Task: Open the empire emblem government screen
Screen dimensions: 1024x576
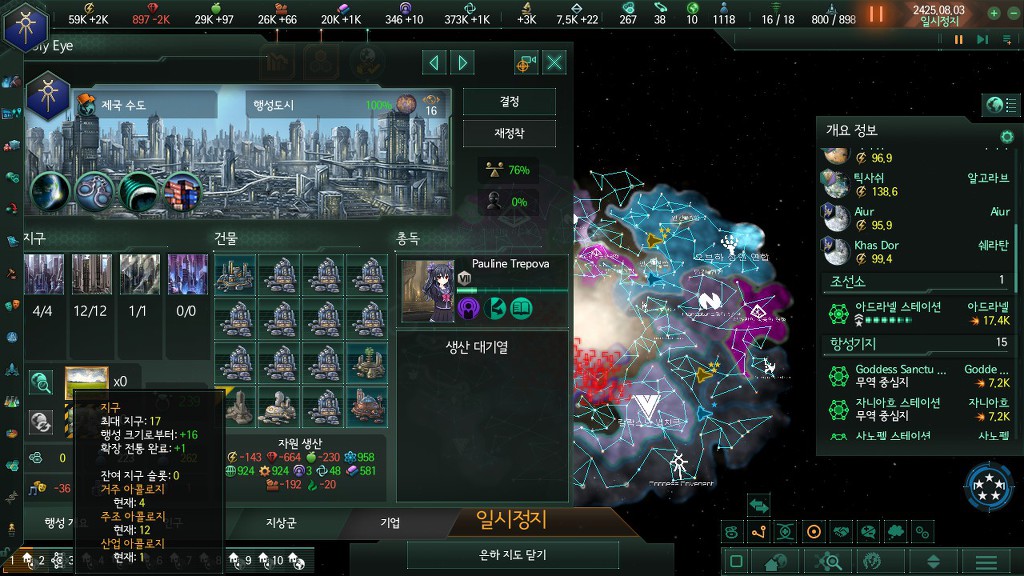Action: (x=25, y=25)
